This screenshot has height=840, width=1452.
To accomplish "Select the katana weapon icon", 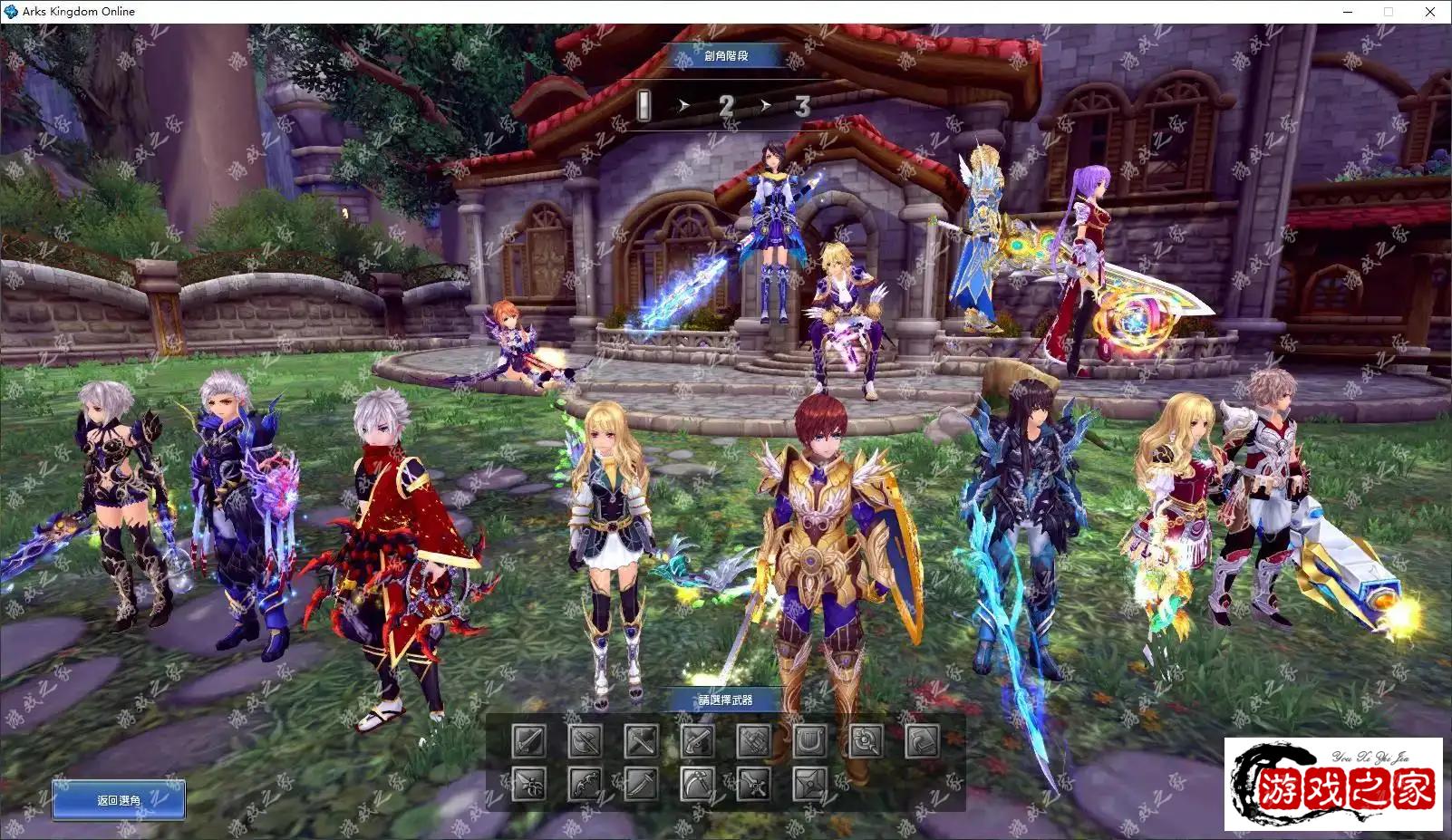I will [641, 784].
